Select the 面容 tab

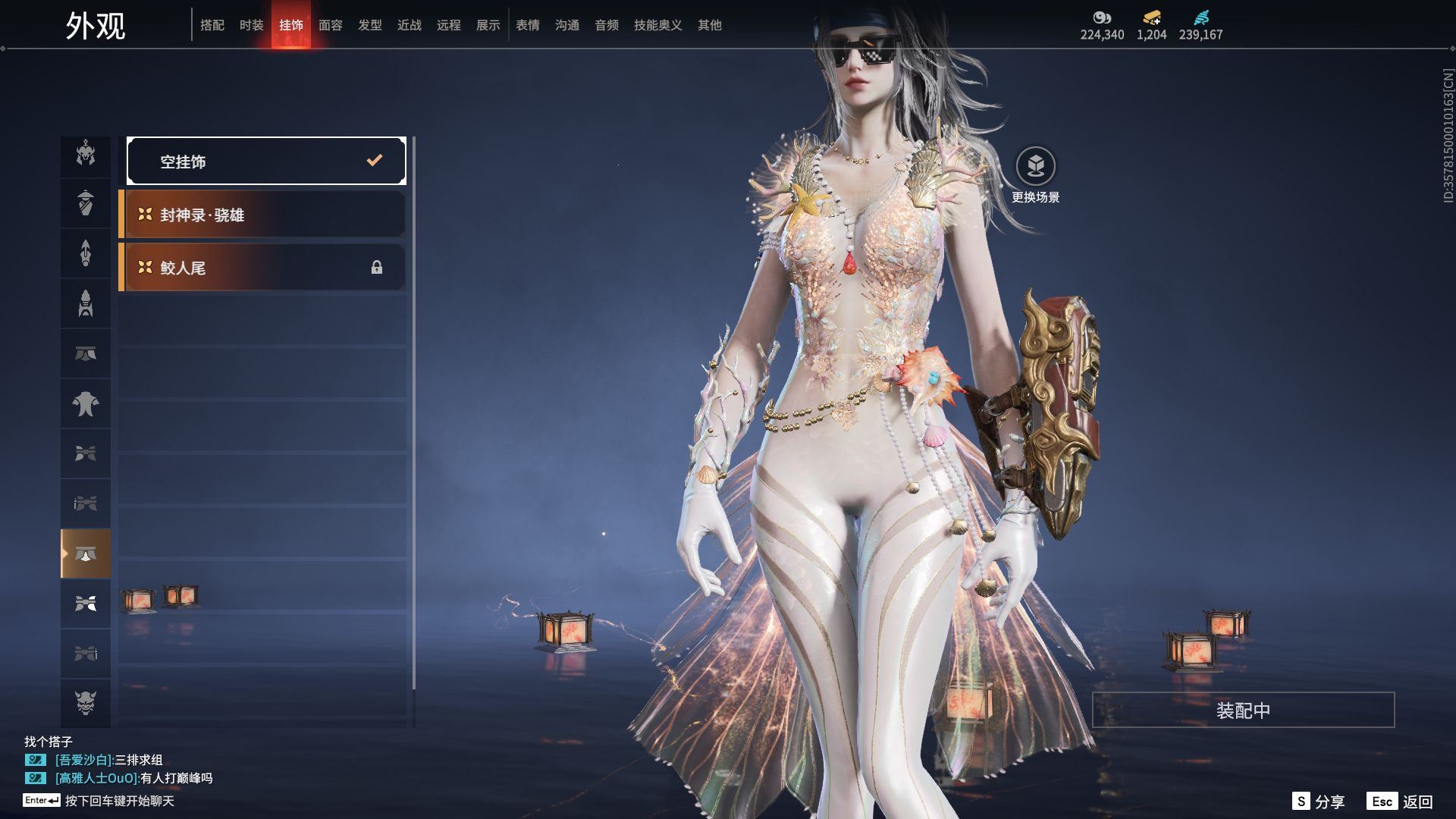[331, 25]
